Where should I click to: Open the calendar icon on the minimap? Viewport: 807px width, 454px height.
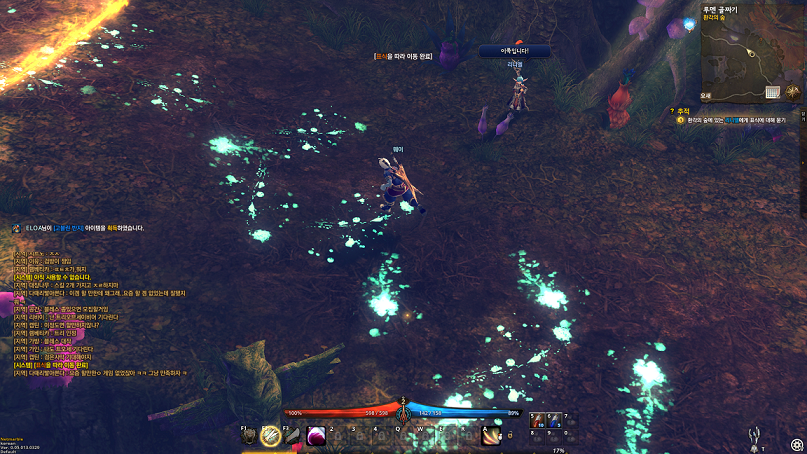[772, 92]
